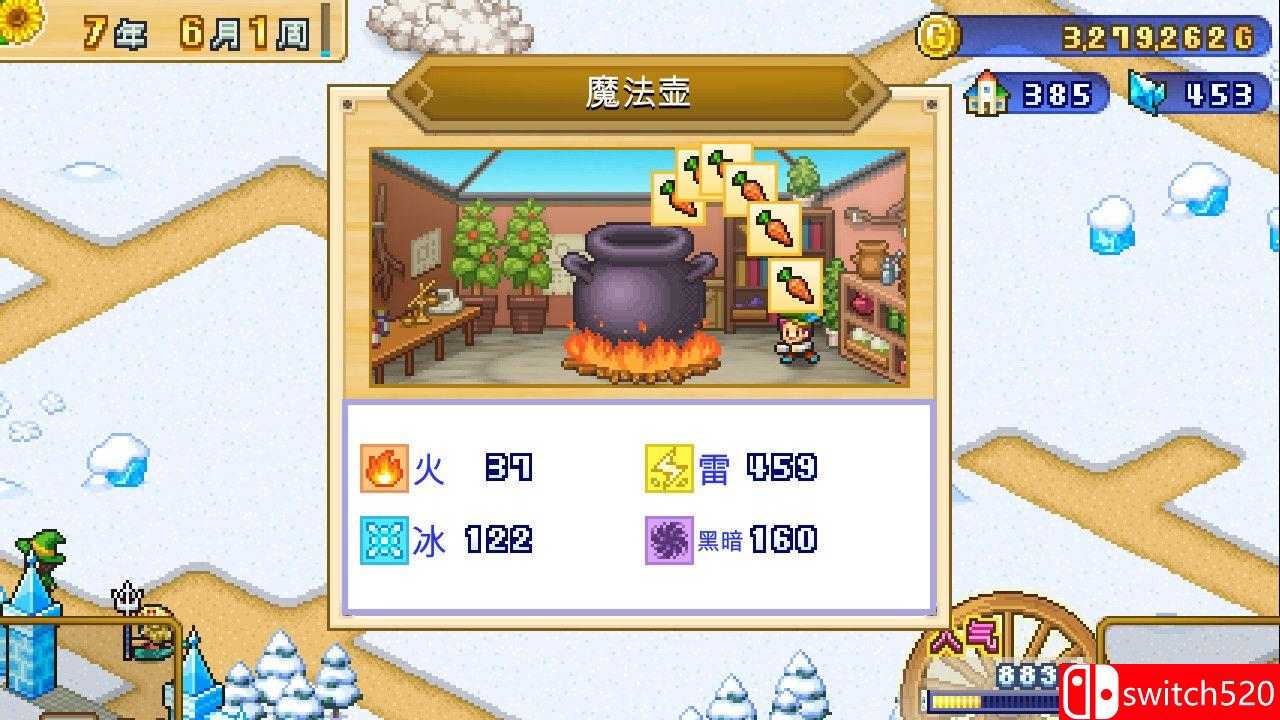The image size is (1280, 720).
Task: Click the ice element icon
Action: pos(383,540)
